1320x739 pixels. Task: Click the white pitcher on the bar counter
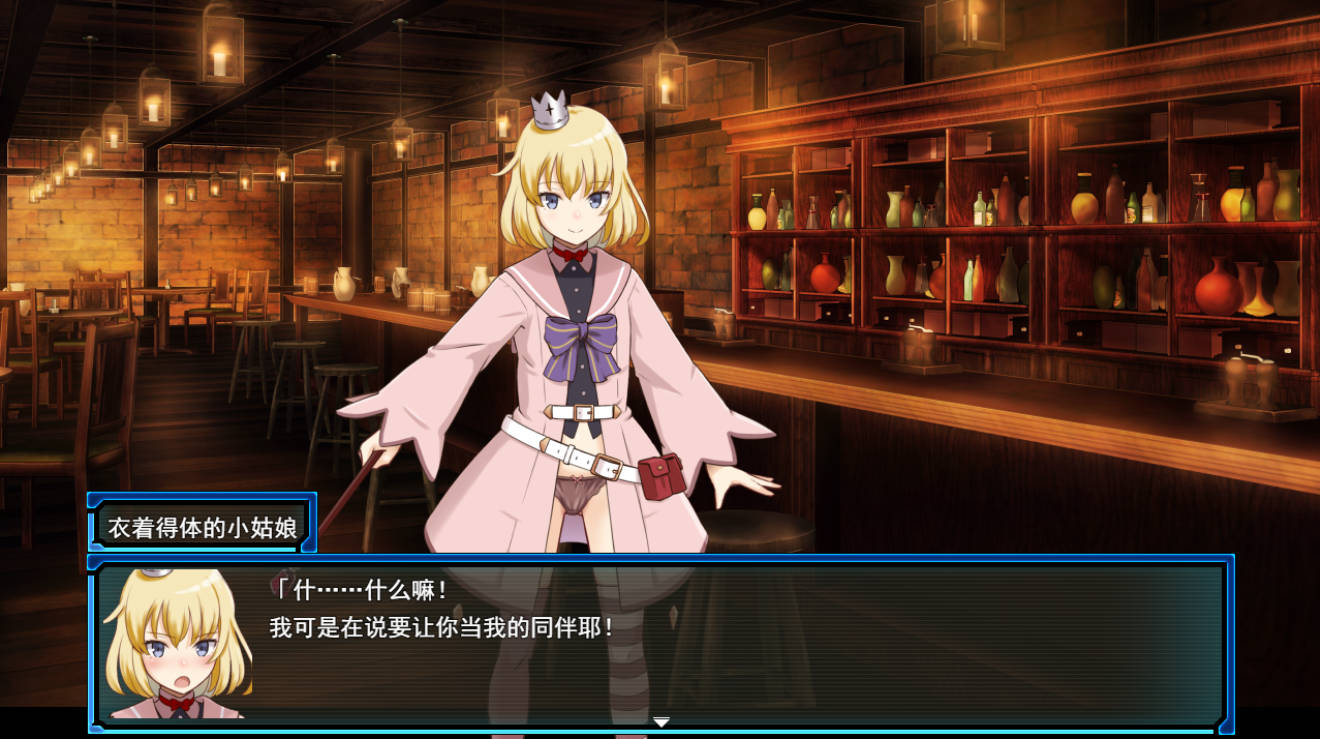(x=343, y=283)
